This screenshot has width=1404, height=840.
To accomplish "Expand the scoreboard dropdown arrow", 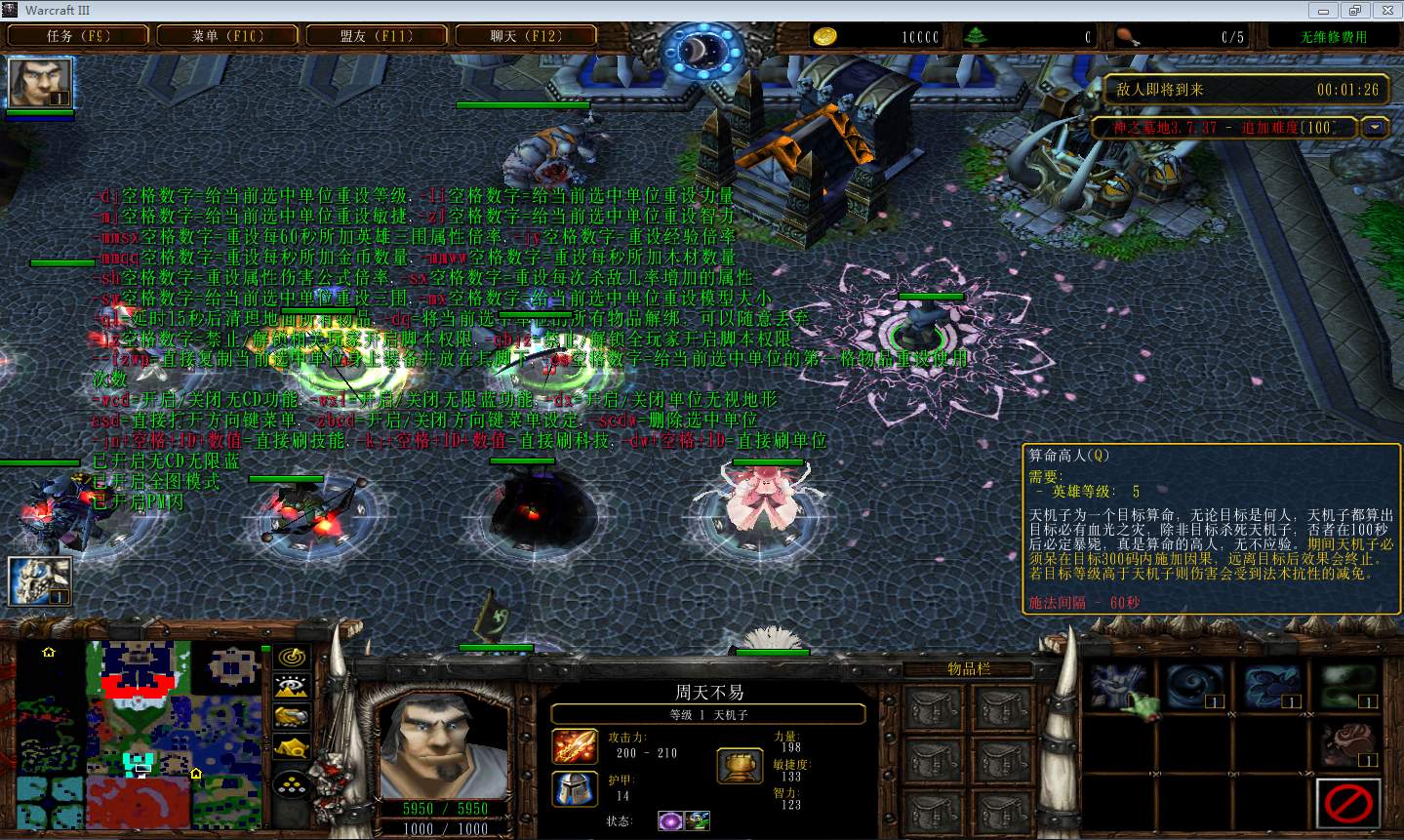I will 1376,127.
